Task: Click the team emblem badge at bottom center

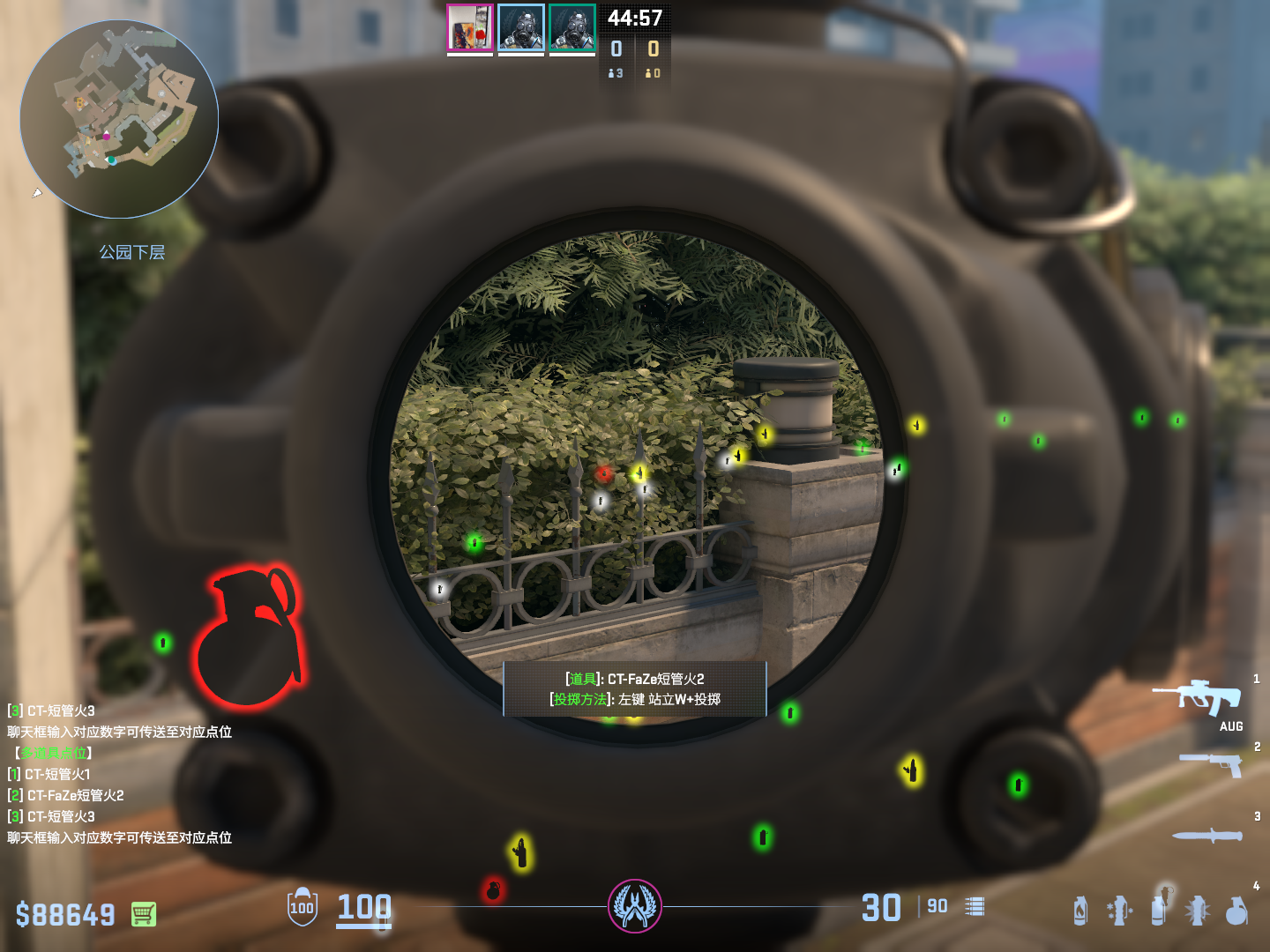Action: point(634,906)
